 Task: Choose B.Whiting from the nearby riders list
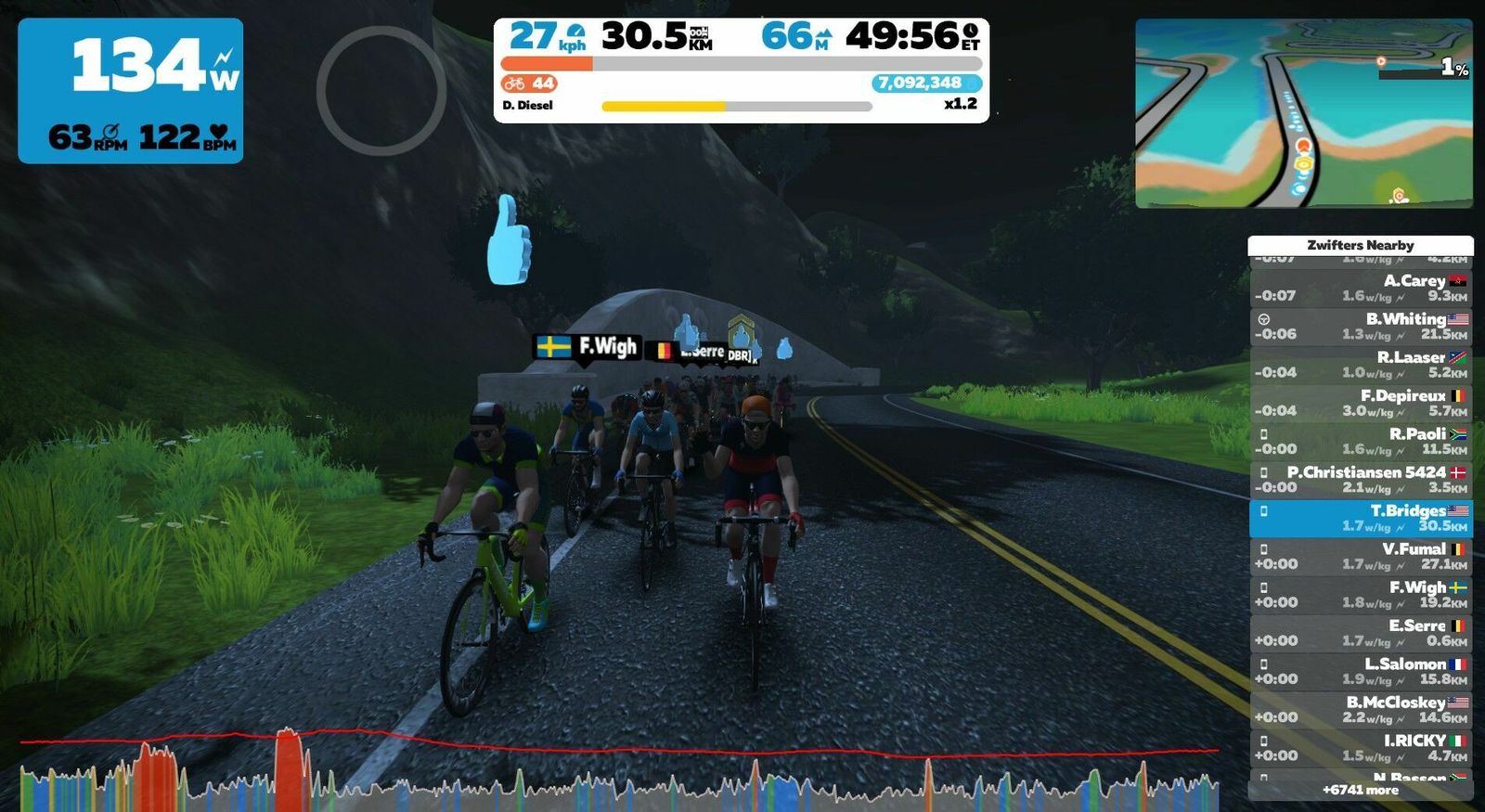[1360, 326]
